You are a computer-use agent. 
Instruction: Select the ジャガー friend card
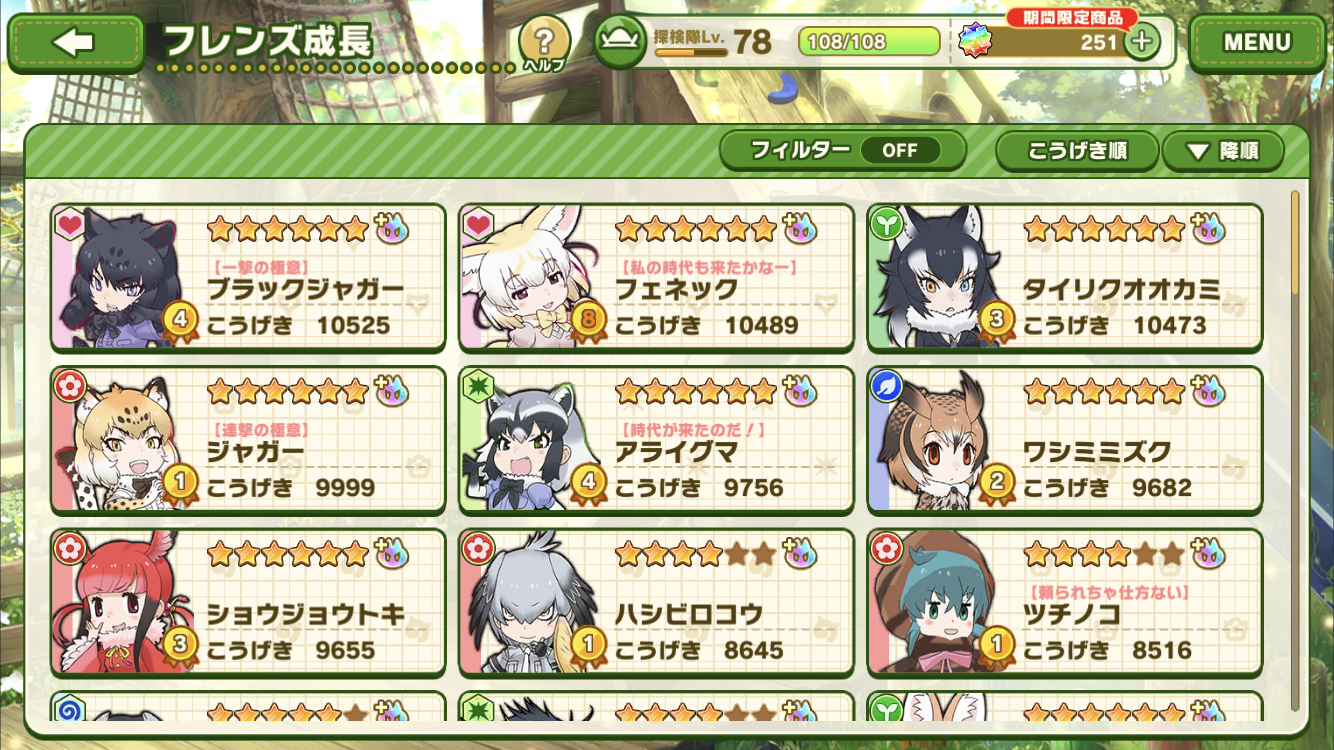click(248, 440)
